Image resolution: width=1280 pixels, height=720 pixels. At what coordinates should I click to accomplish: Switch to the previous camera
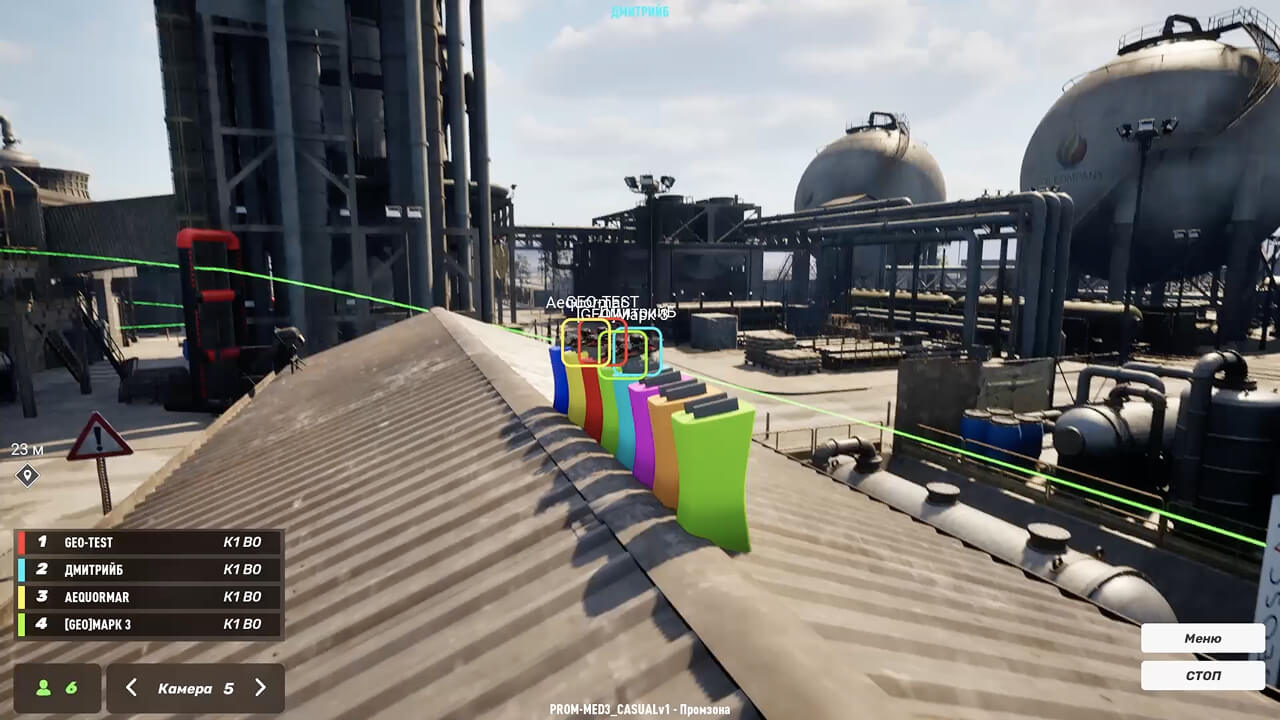(x=131, y=688)
